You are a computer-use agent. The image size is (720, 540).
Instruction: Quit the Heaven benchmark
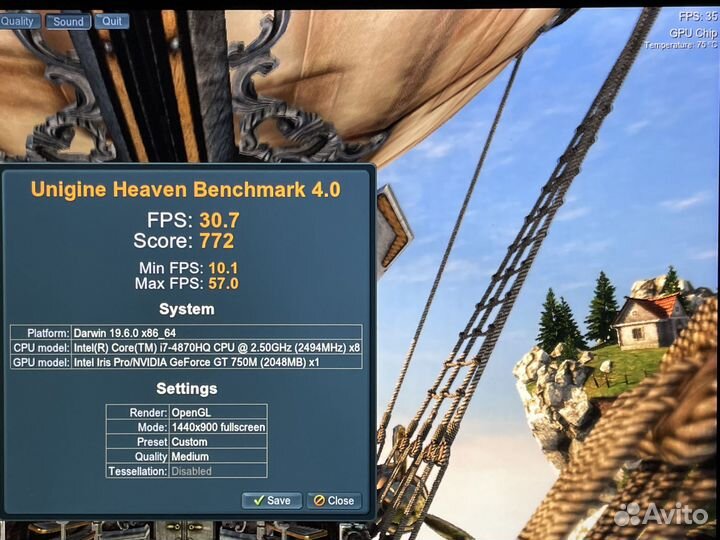112,21
